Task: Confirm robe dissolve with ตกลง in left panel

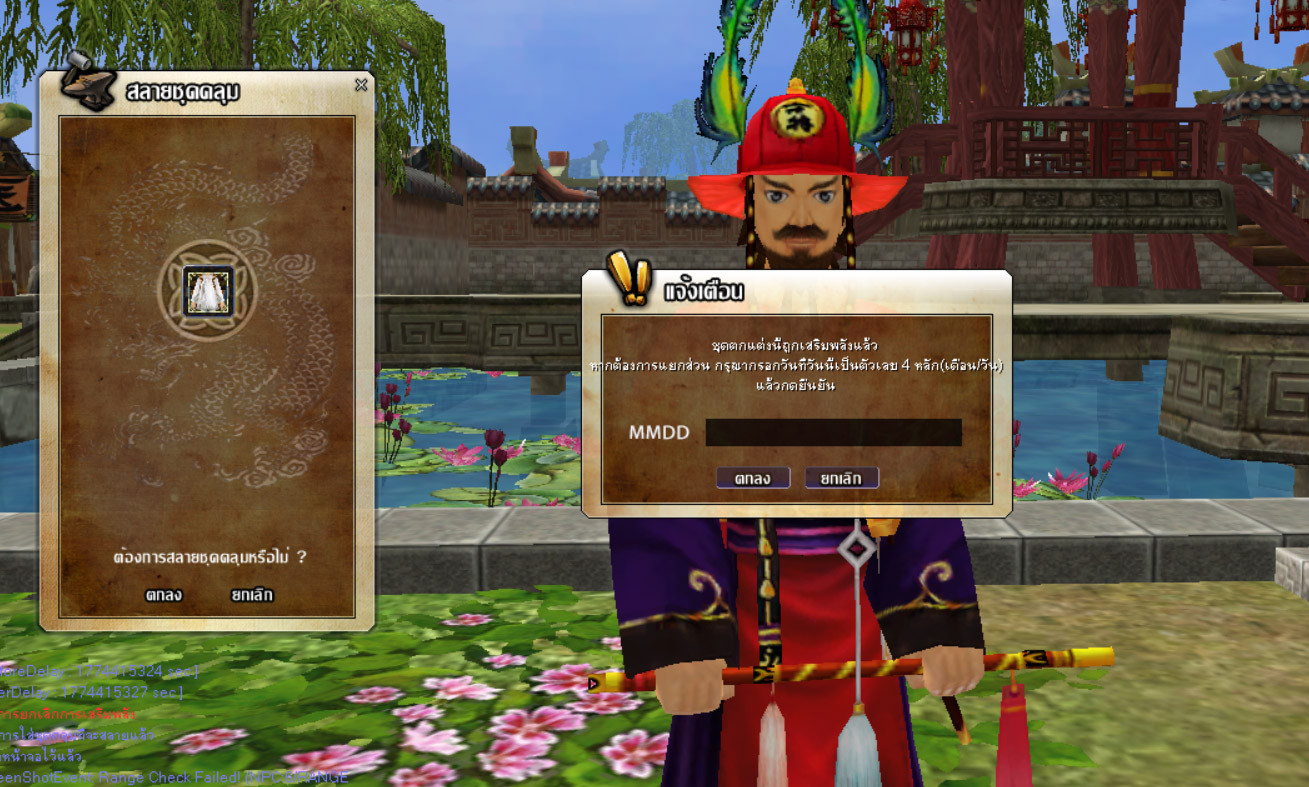Action: coord(163,595)
